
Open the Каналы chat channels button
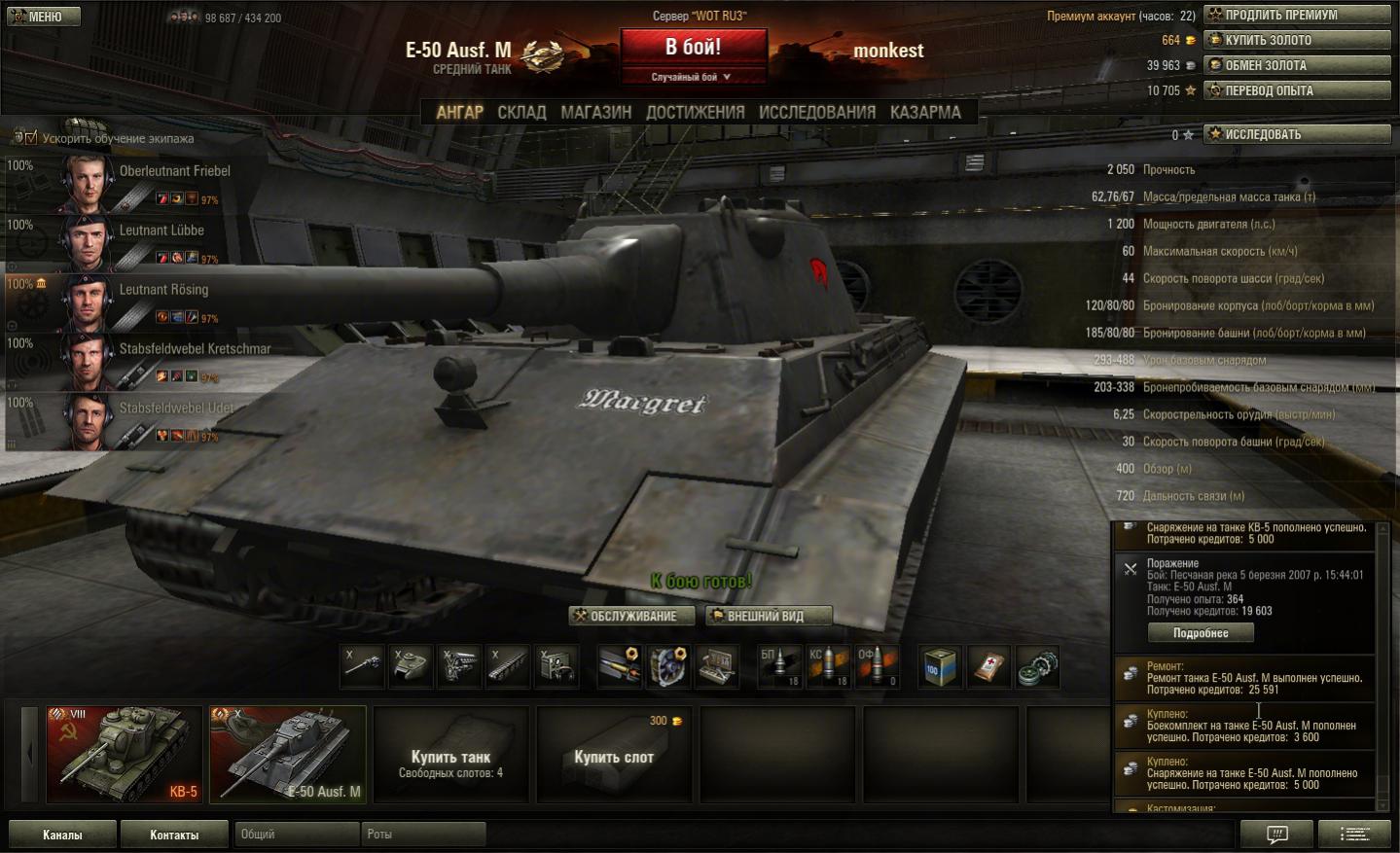62,835
